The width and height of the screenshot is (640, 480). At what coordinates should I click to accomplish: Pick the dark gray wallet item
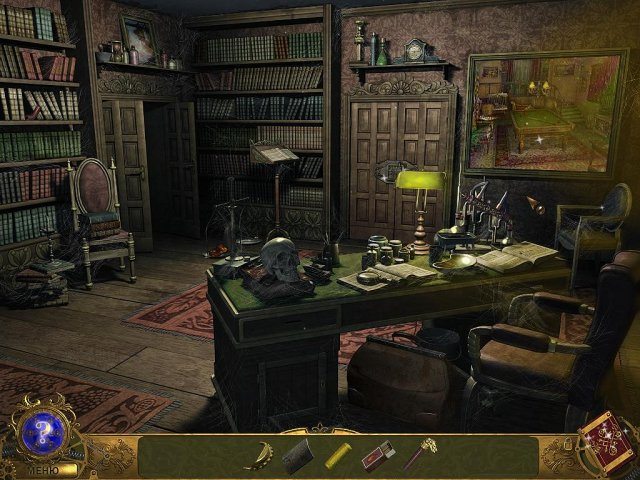pyautogui.click(x=298, y=456)
